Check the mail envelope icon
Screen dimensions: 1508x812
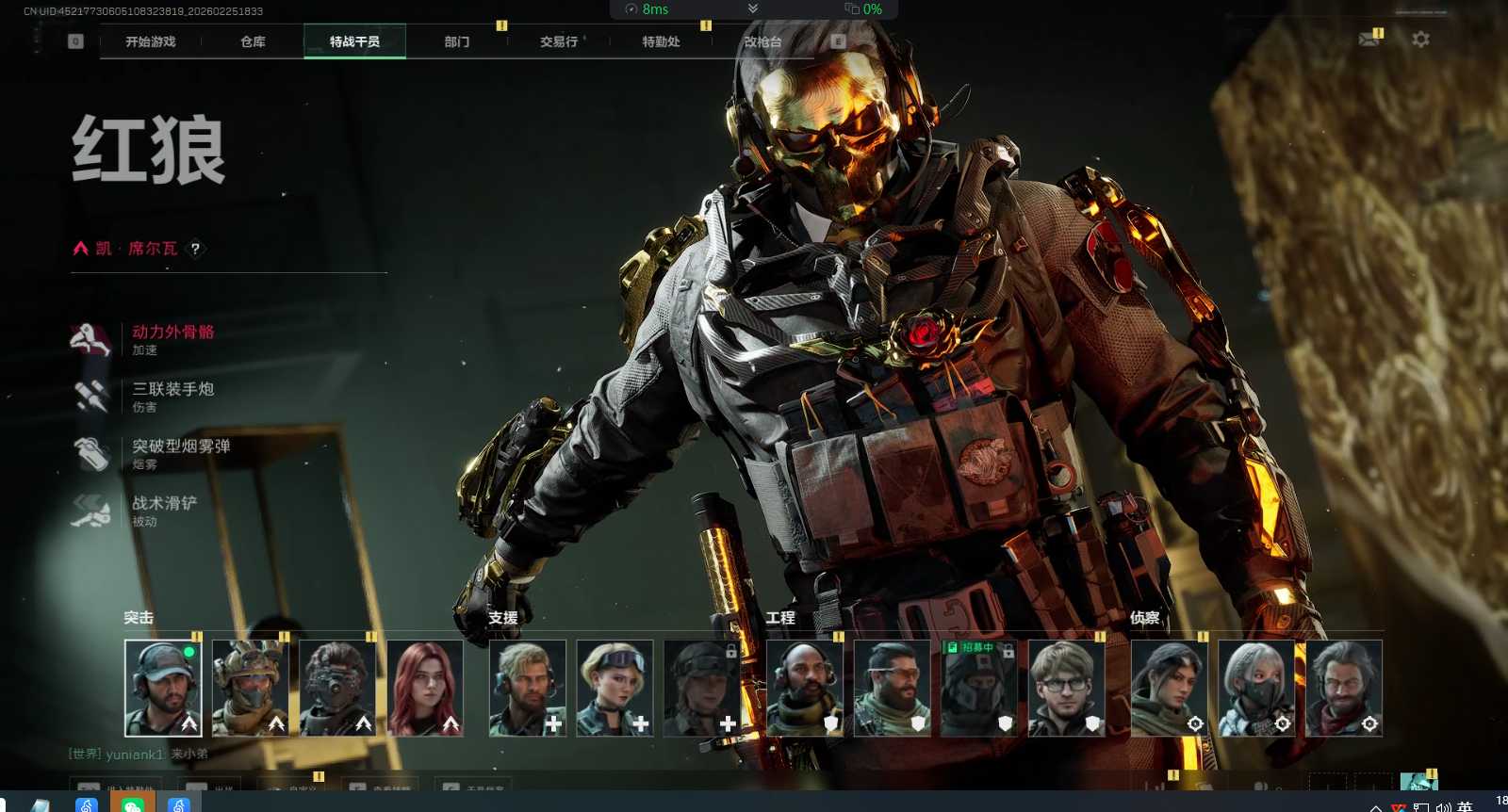coord(1369,40)
